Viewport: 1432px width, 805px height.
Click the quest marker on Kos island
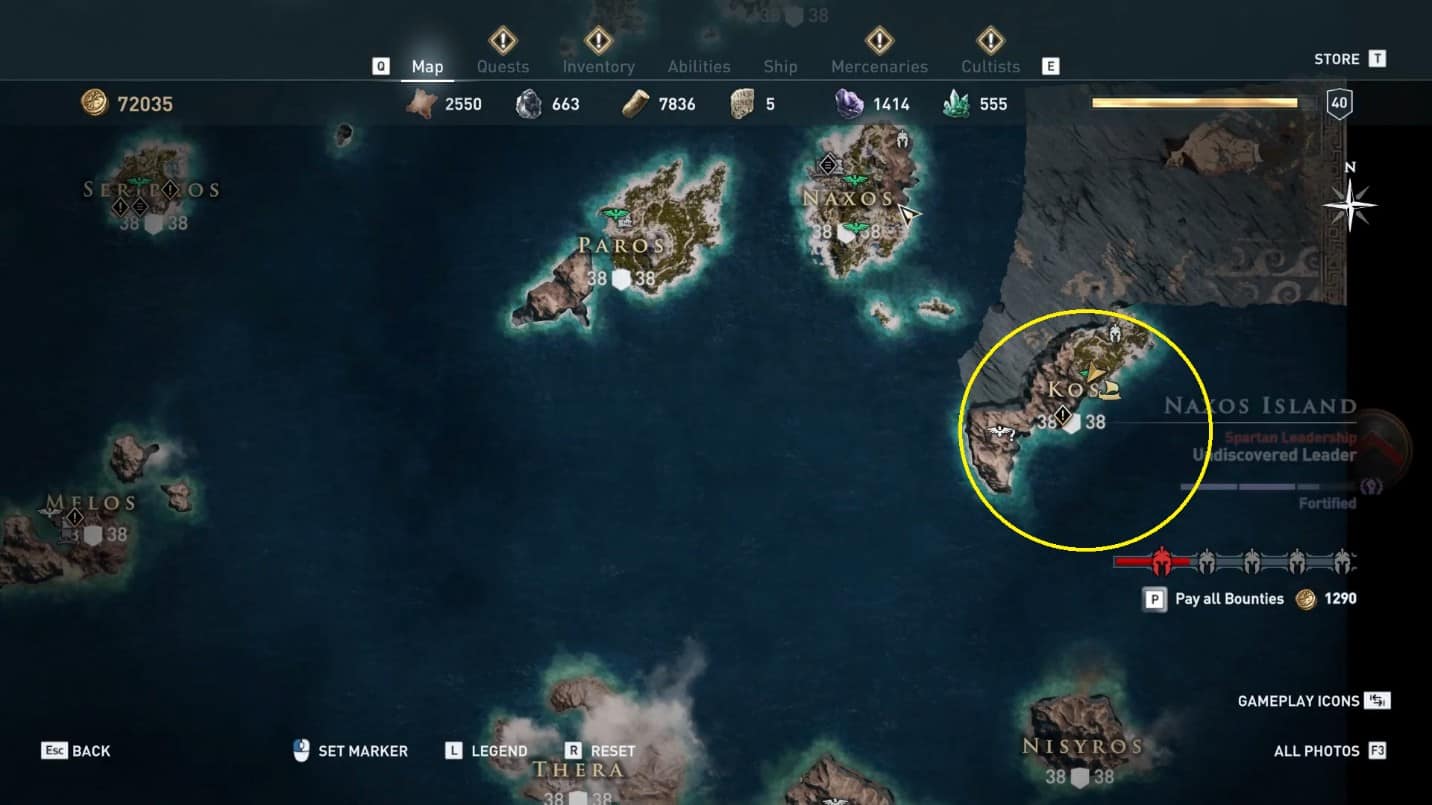click(1063, 414)
